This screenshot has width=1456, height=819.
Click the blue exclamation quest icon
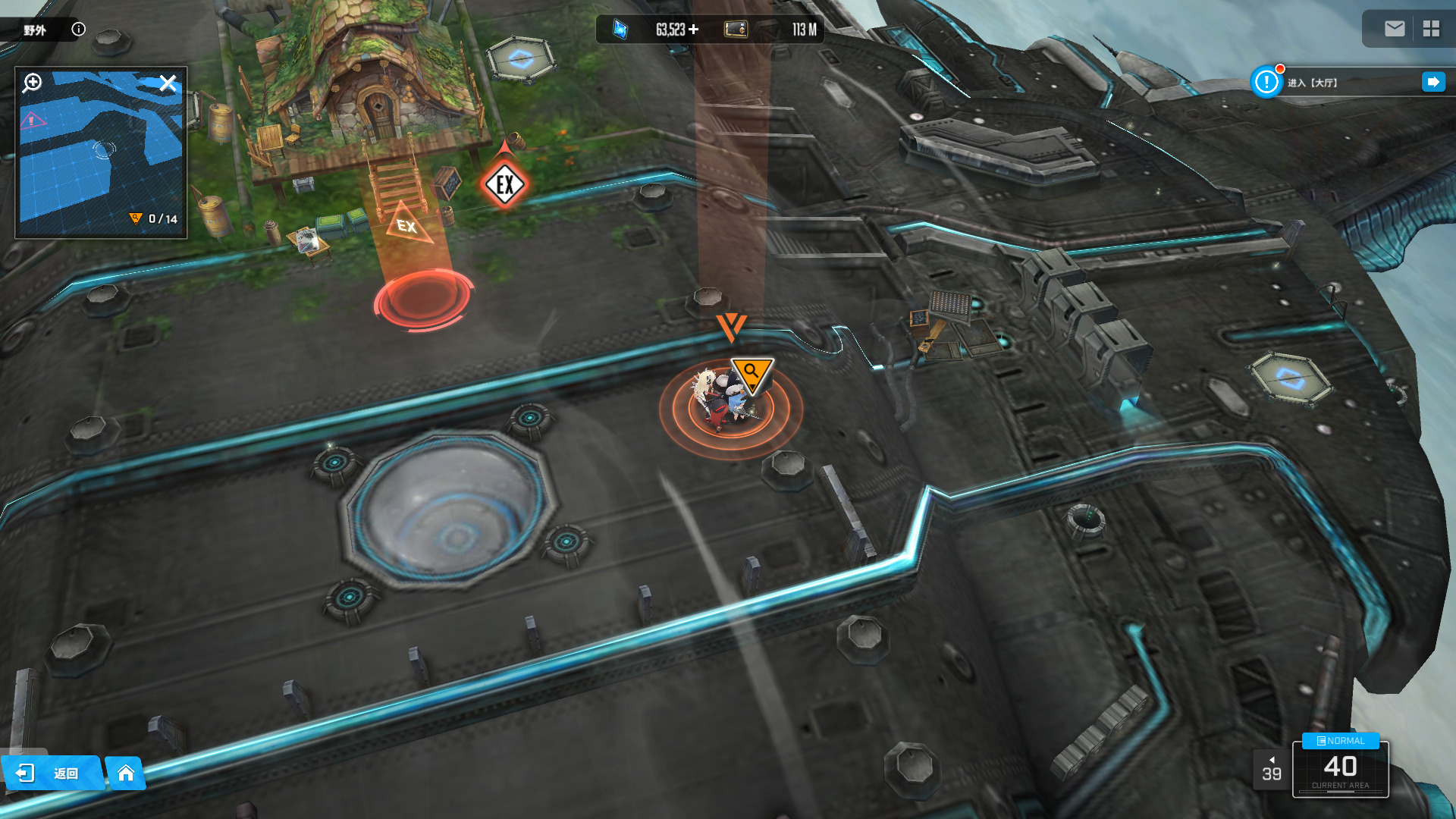[1266, 82]
